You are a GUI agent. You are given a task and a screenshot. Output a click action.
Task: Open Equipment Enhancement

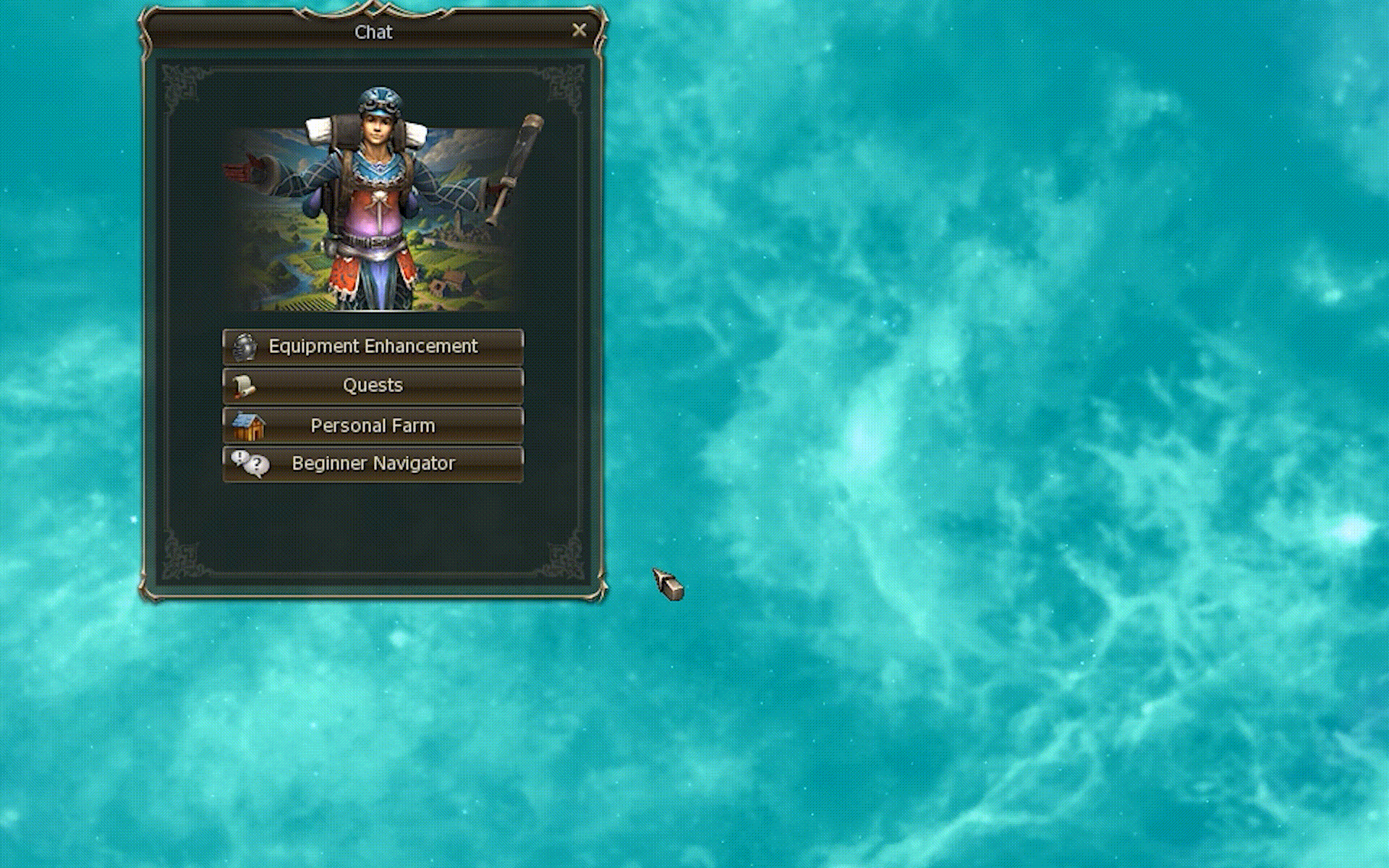tap(373, 346)
